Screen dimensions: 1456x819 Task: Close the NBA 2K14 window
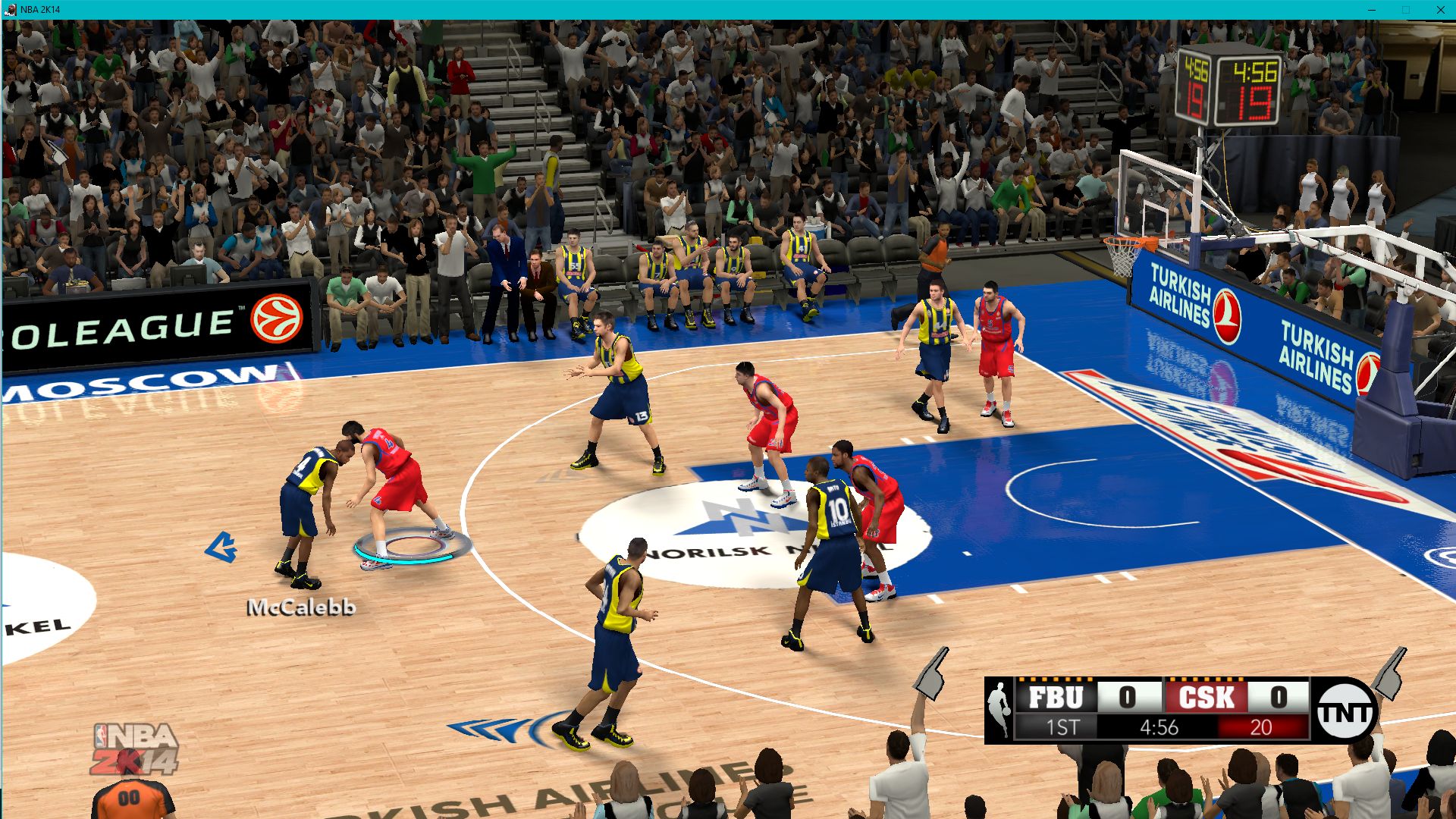[1440, 10]
